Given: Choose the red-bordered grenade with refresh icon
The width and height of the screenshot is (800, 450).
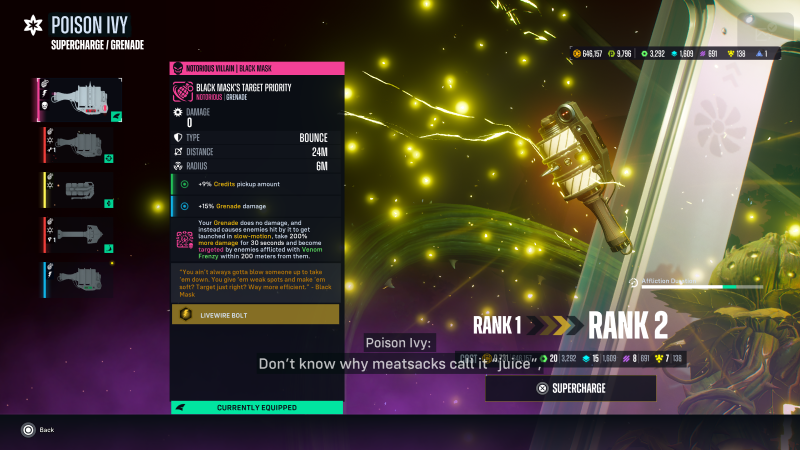Looking at the screenshot, I should [x=81, y=145].
